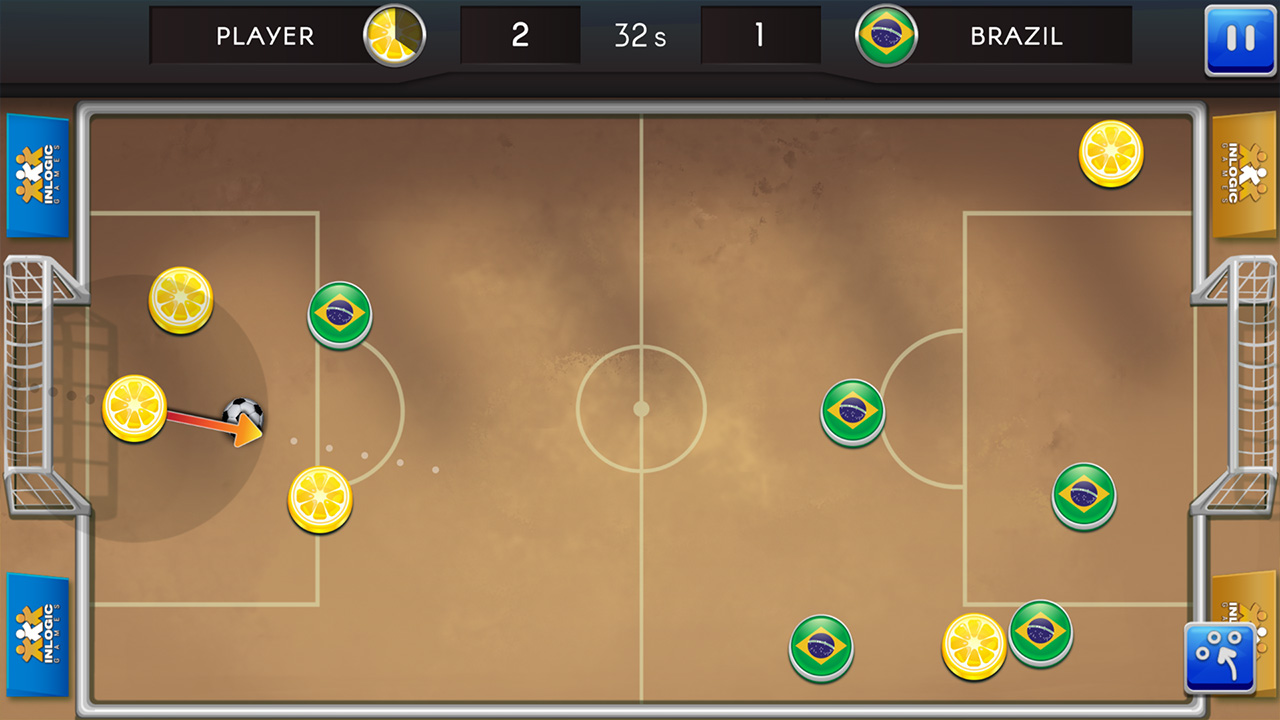1280x720 pixels.
Task: Click the lemon cap aiming with the arrow
Action: (135, 408)
